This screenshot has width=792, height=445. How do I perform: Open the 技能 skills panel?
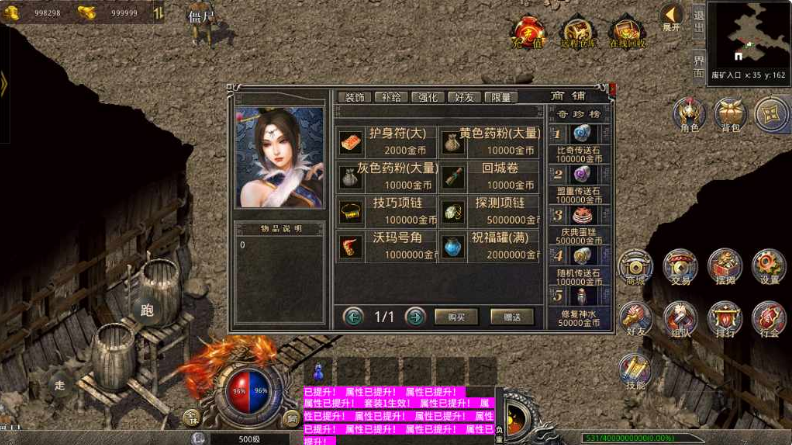pos(634,371)
